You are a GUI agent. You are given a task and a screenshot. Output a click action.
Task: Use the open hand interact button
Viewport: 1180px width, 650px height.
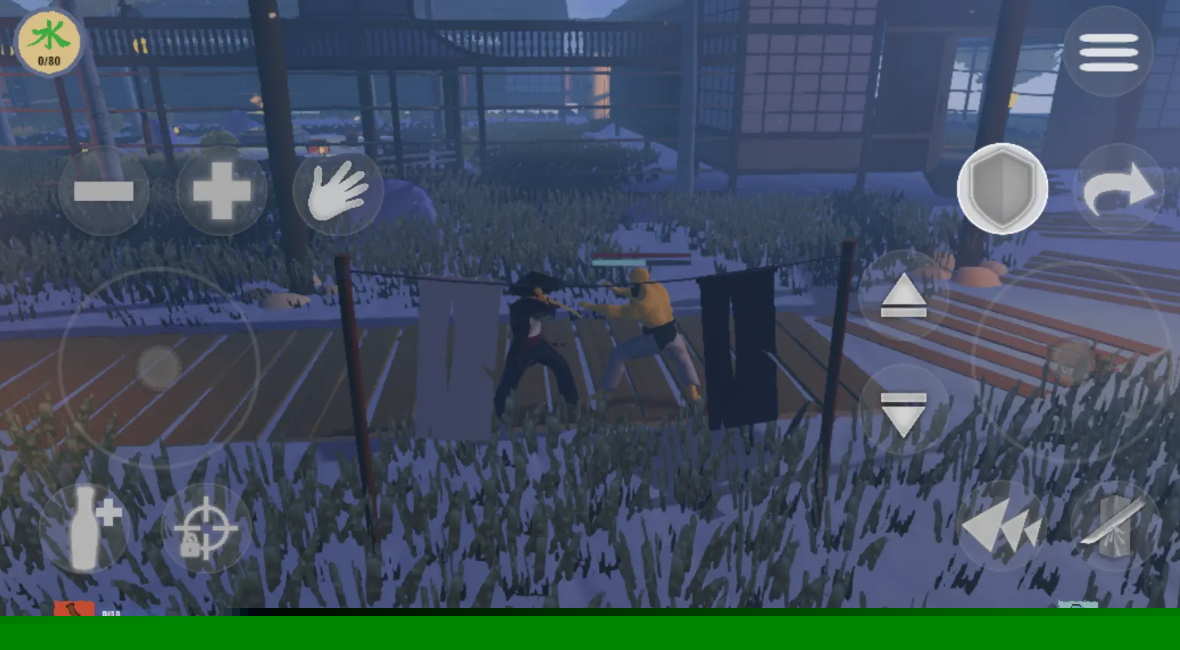point(337,191)
